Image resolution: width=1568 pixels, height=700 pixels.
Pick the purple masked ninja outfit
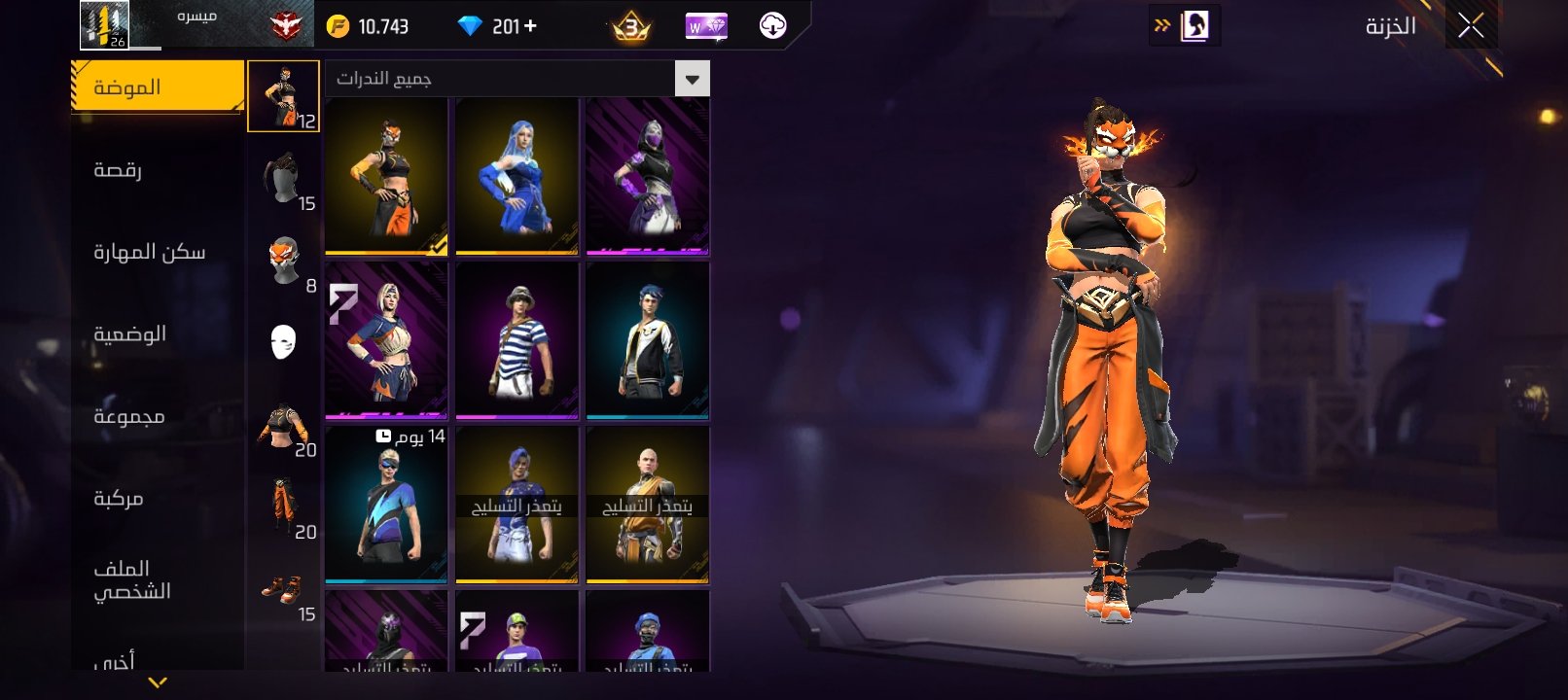coord(647,176)
